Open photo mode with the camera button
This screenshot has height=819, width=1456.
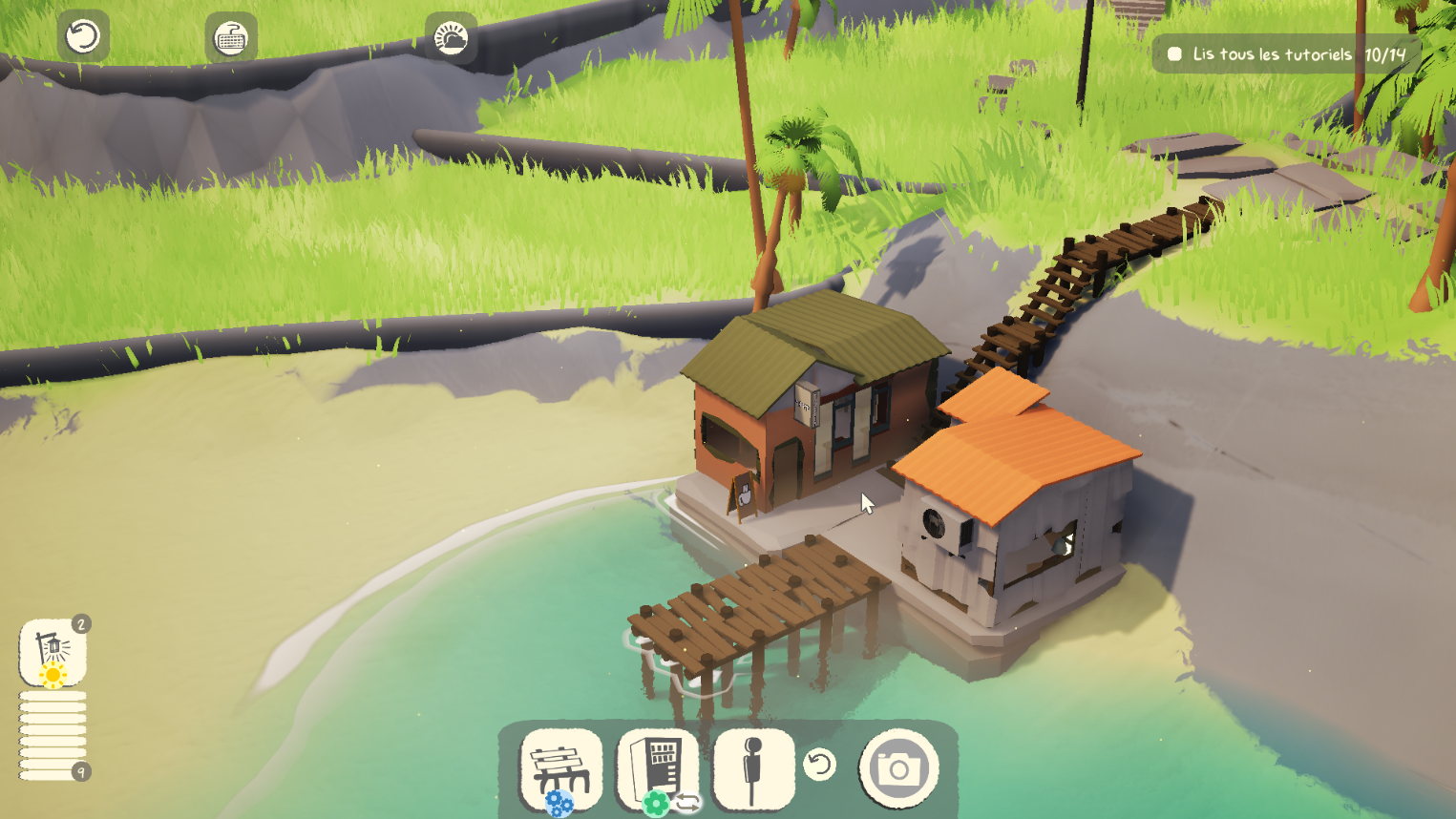point(898,768)
